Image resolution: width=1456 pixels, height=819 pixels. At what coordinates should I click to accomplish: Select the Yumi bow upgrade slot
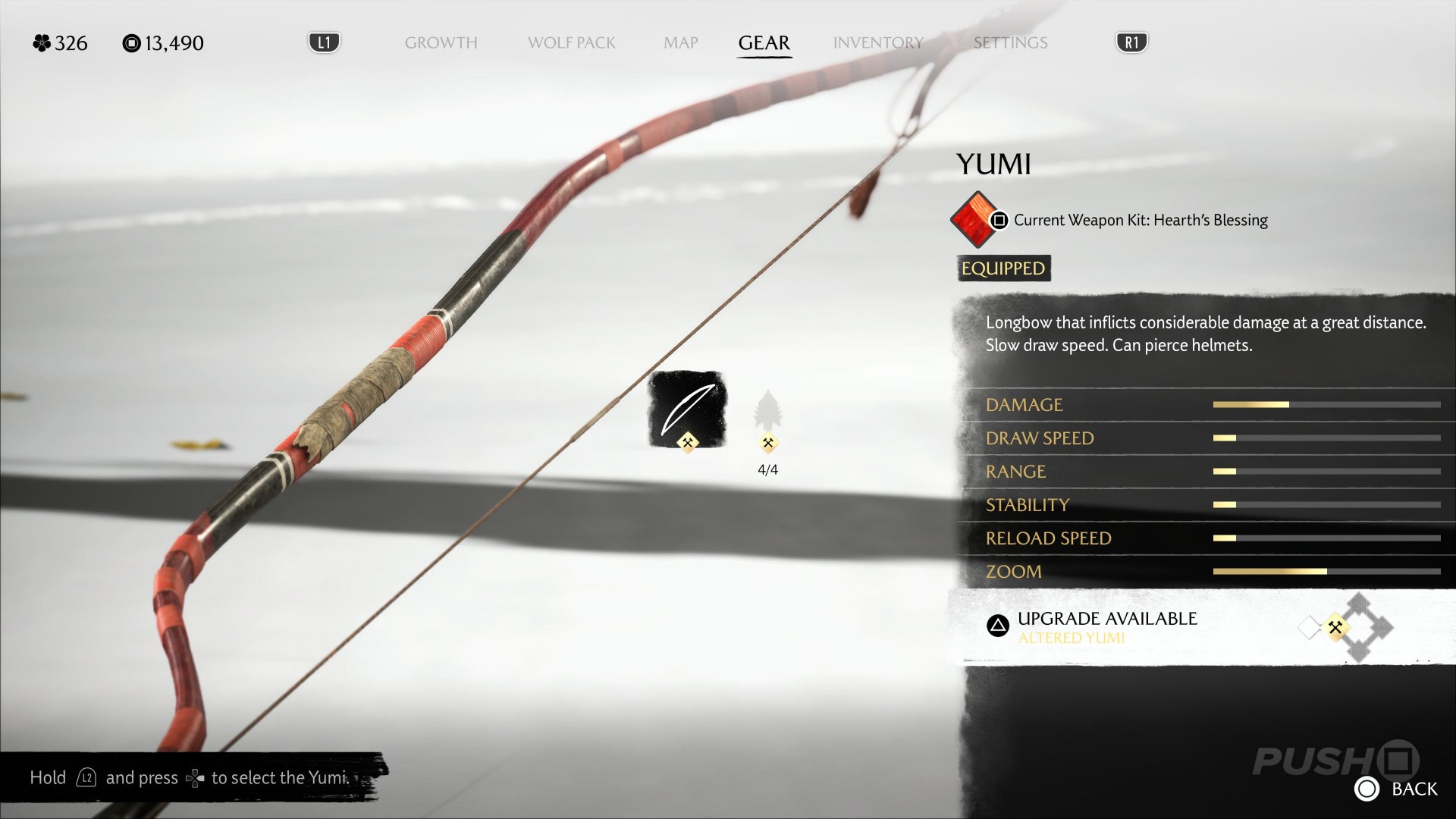point(687,409)
